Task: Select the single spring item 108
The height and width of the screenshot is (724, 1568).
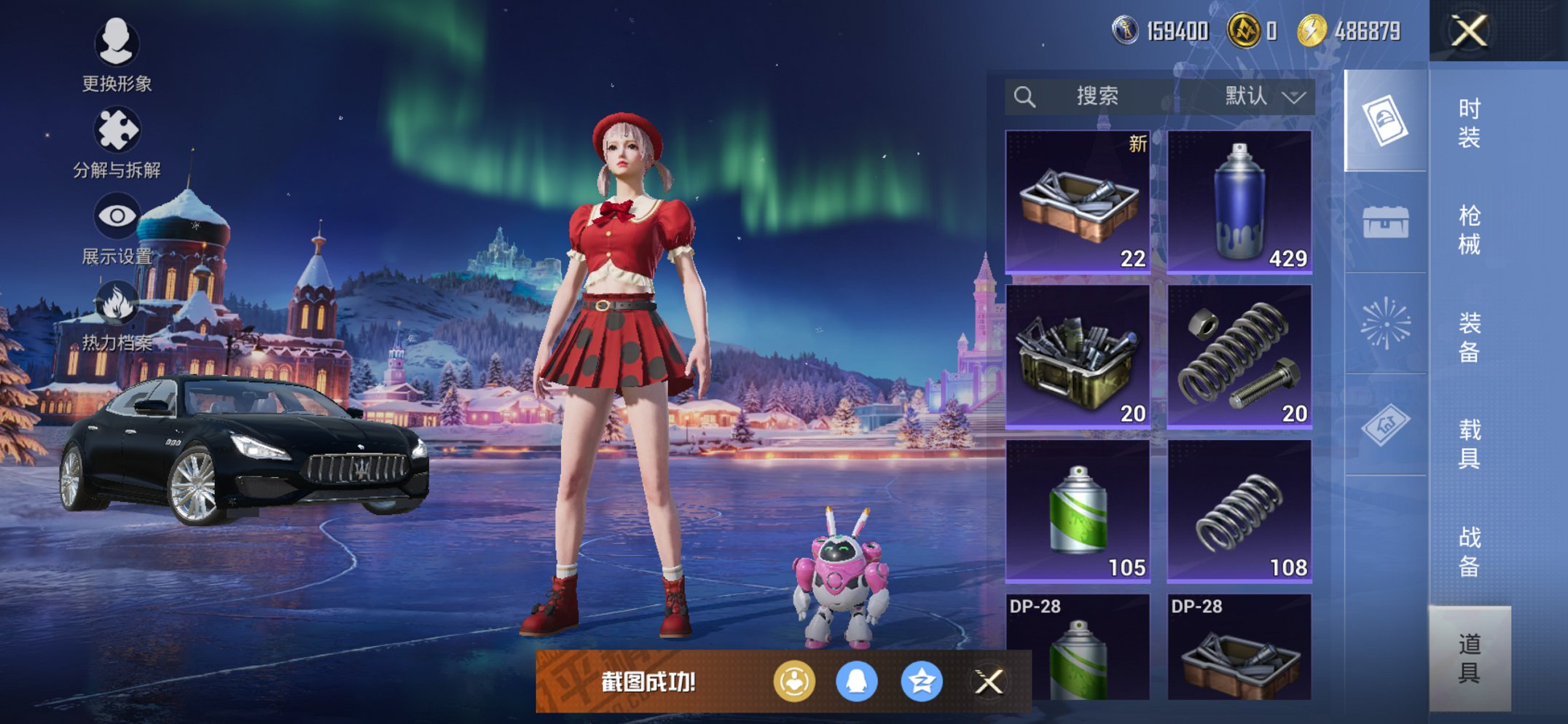Action: tap(1239, 511)
